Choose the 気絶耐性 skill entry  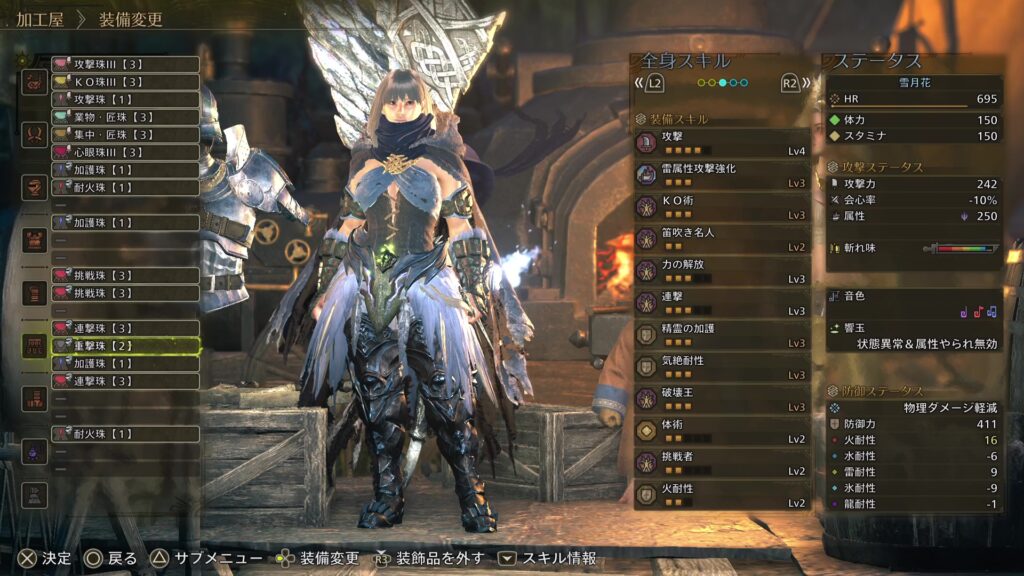pyautogui.click(x=722, y=367)
